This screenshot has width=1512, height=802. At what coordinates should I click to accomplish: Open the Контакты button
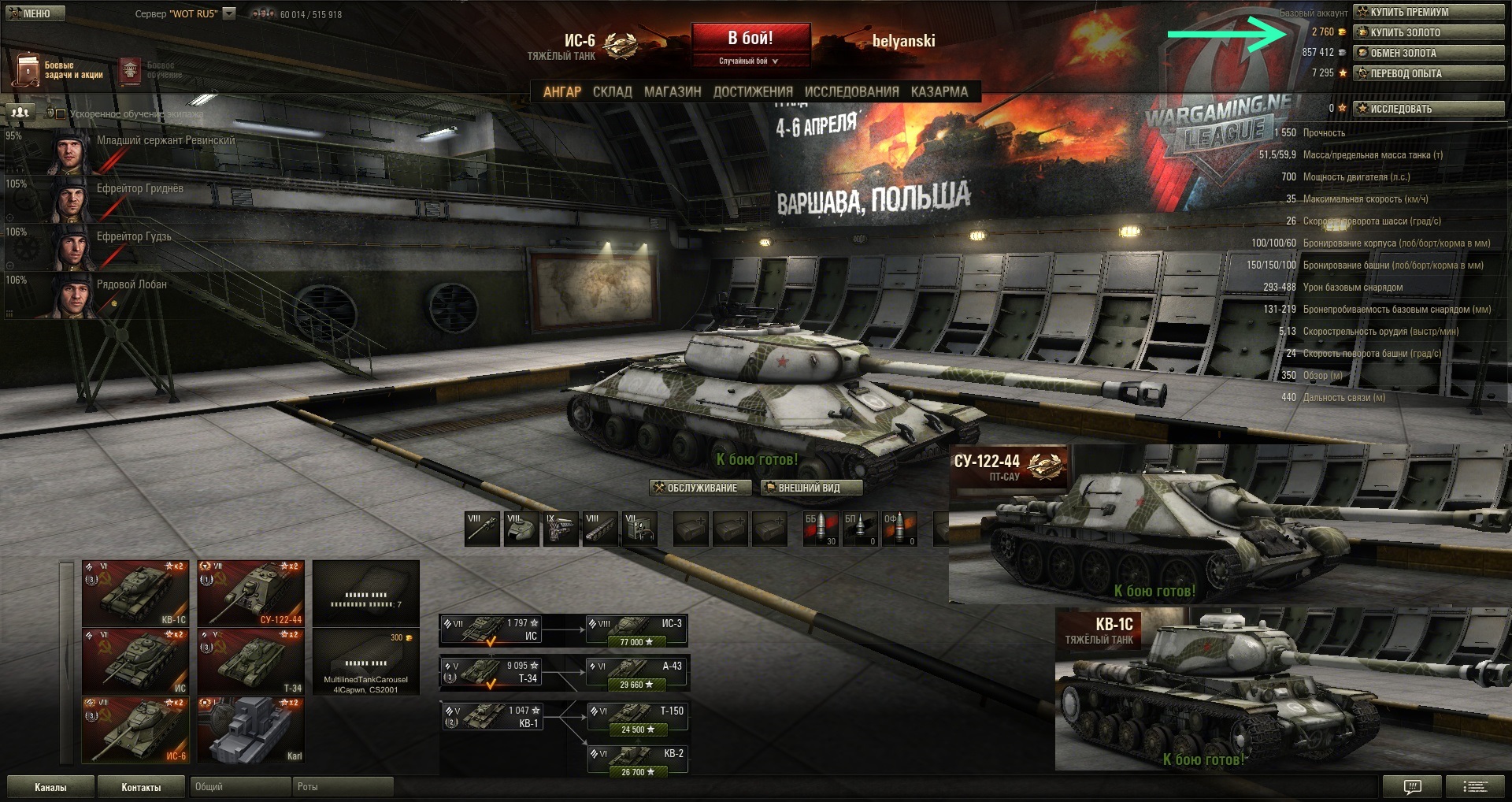141,787
